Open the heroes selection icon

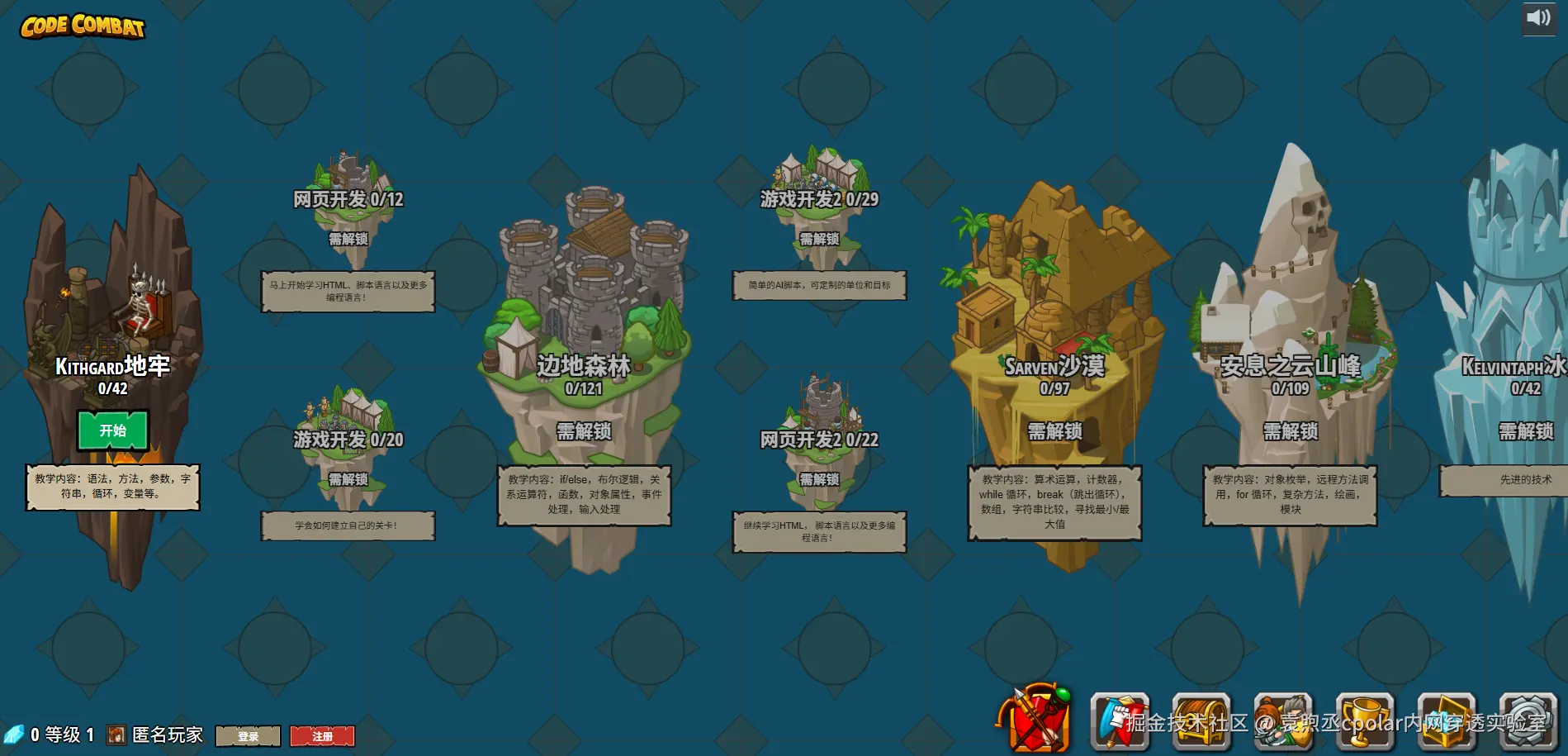point(1283,722)
